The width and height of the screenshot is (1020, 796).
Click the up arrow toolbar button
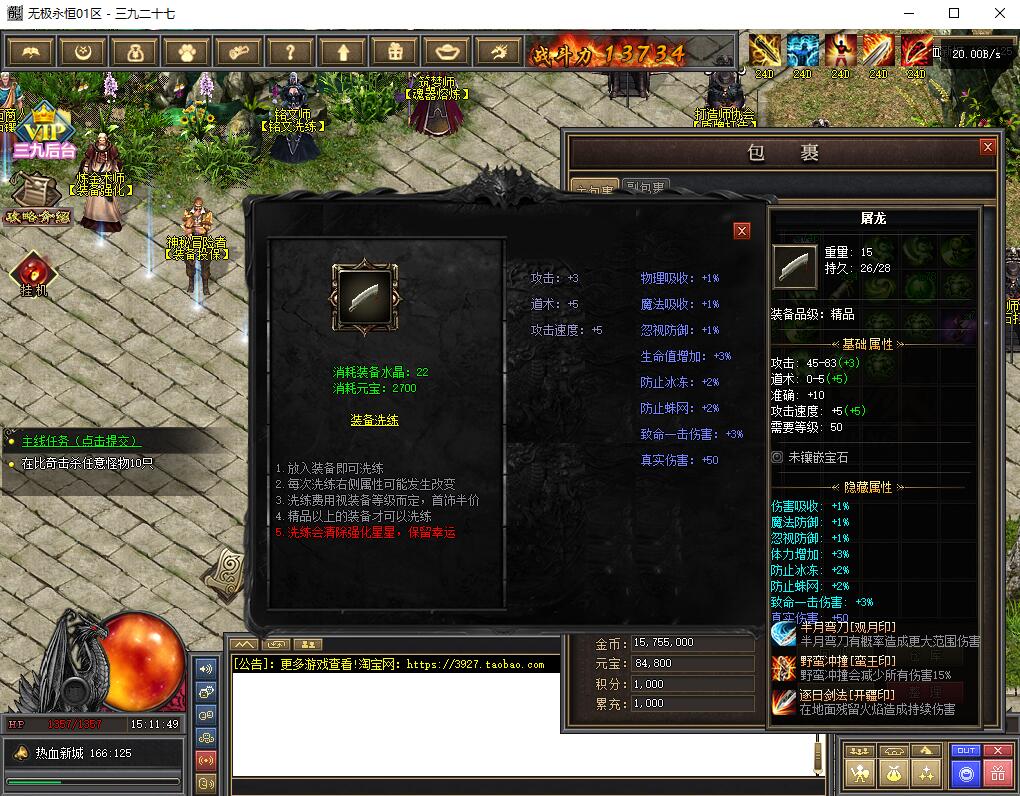pyautogui.click(x=342, y=51)
